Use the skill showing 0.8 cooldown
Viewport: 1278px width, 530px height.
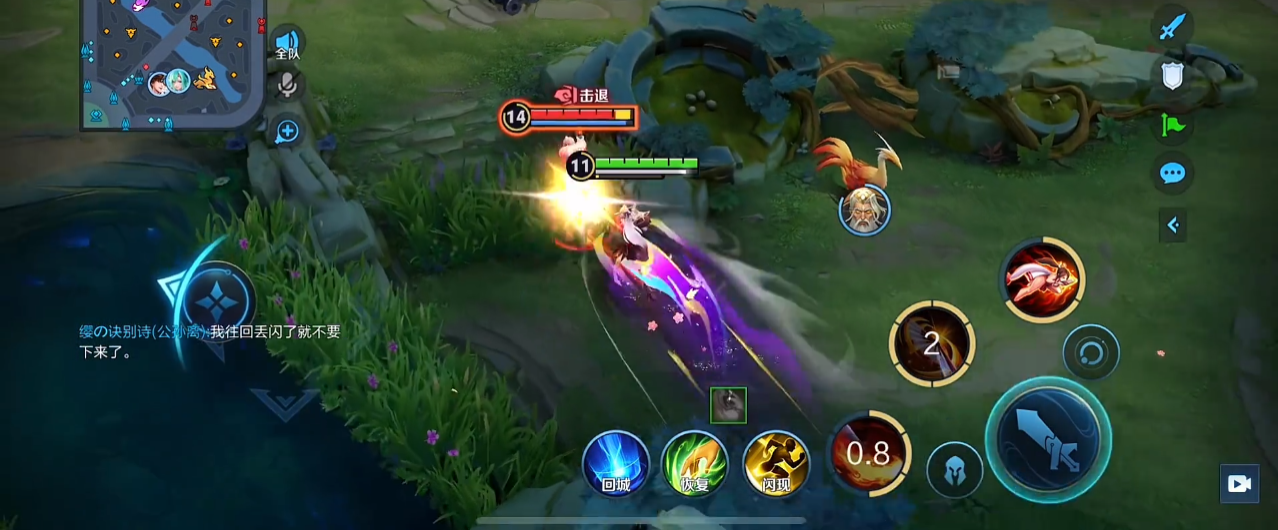(x=868, y=454)
